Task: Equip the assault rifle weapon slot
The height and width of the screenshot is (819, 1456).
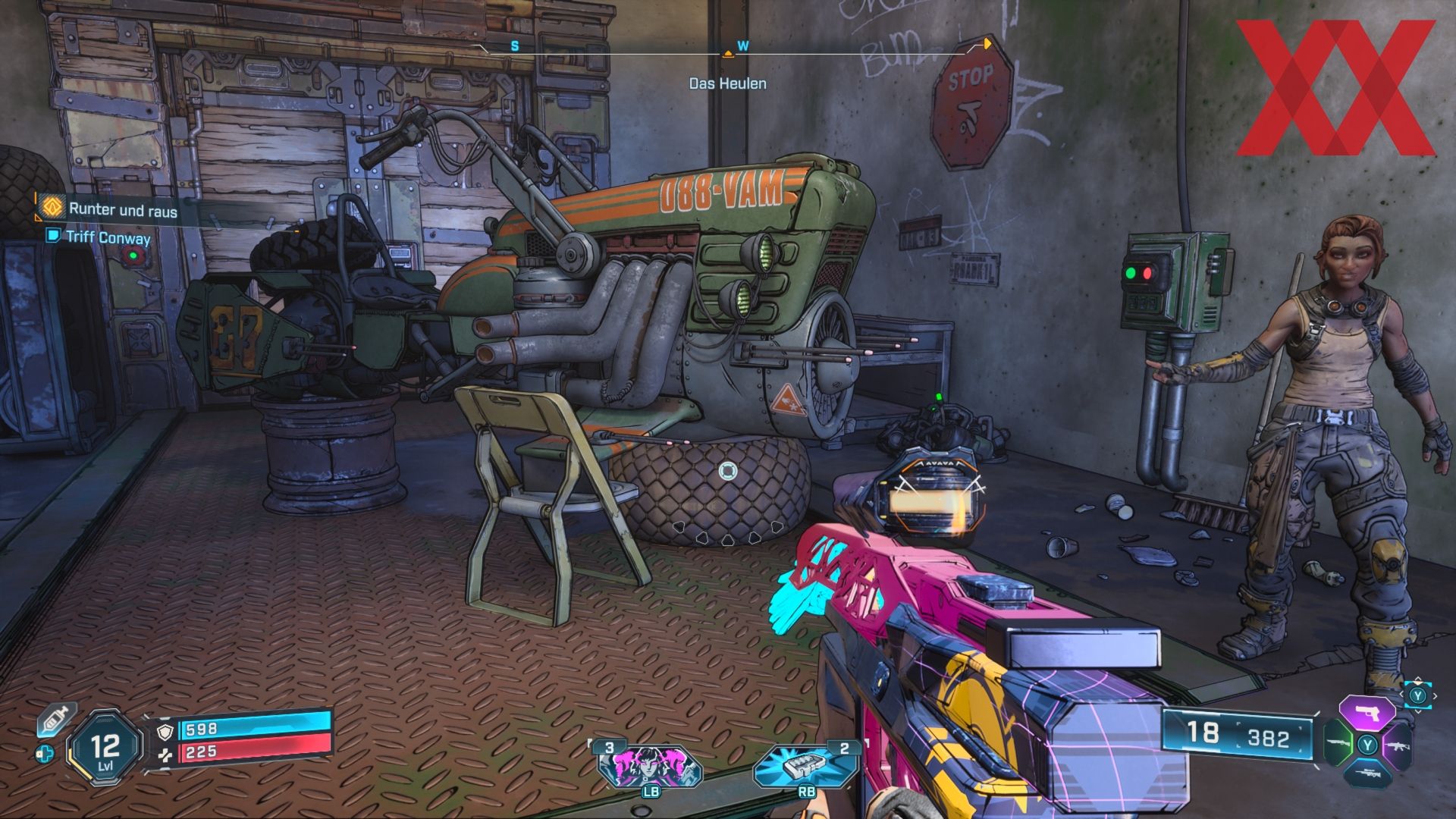Action: click(x=1396, y=744)
